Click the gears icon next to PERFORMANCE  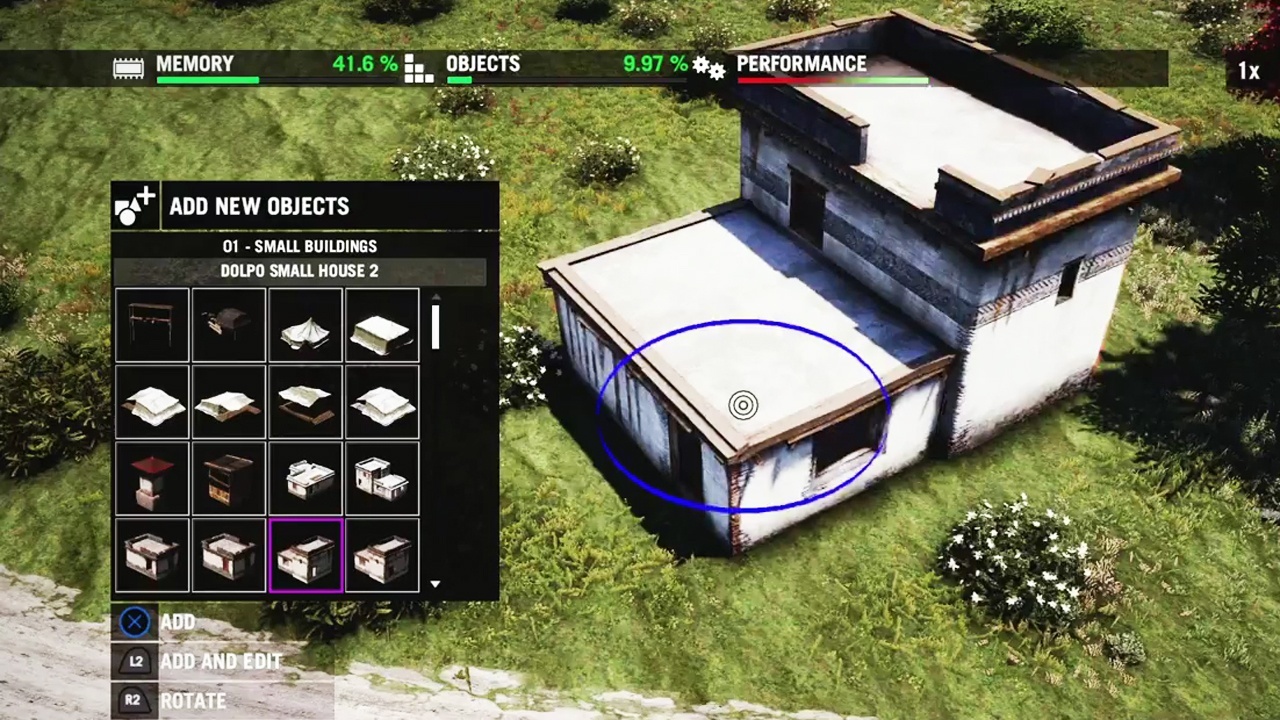coord(710,67)
